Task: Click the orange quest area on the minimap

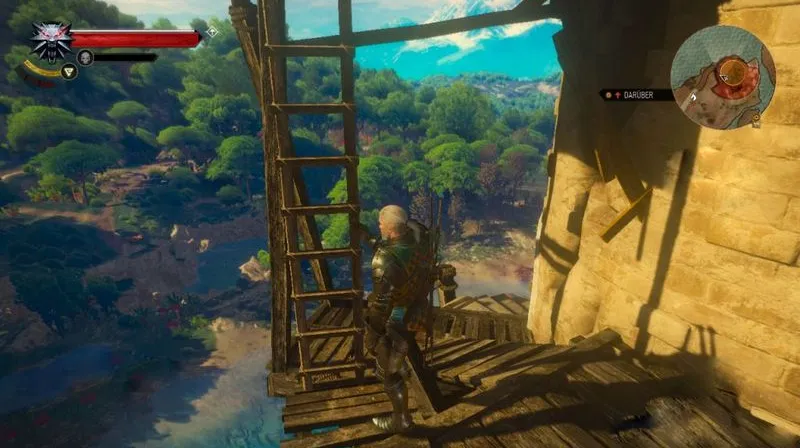Action: point(733,71)
